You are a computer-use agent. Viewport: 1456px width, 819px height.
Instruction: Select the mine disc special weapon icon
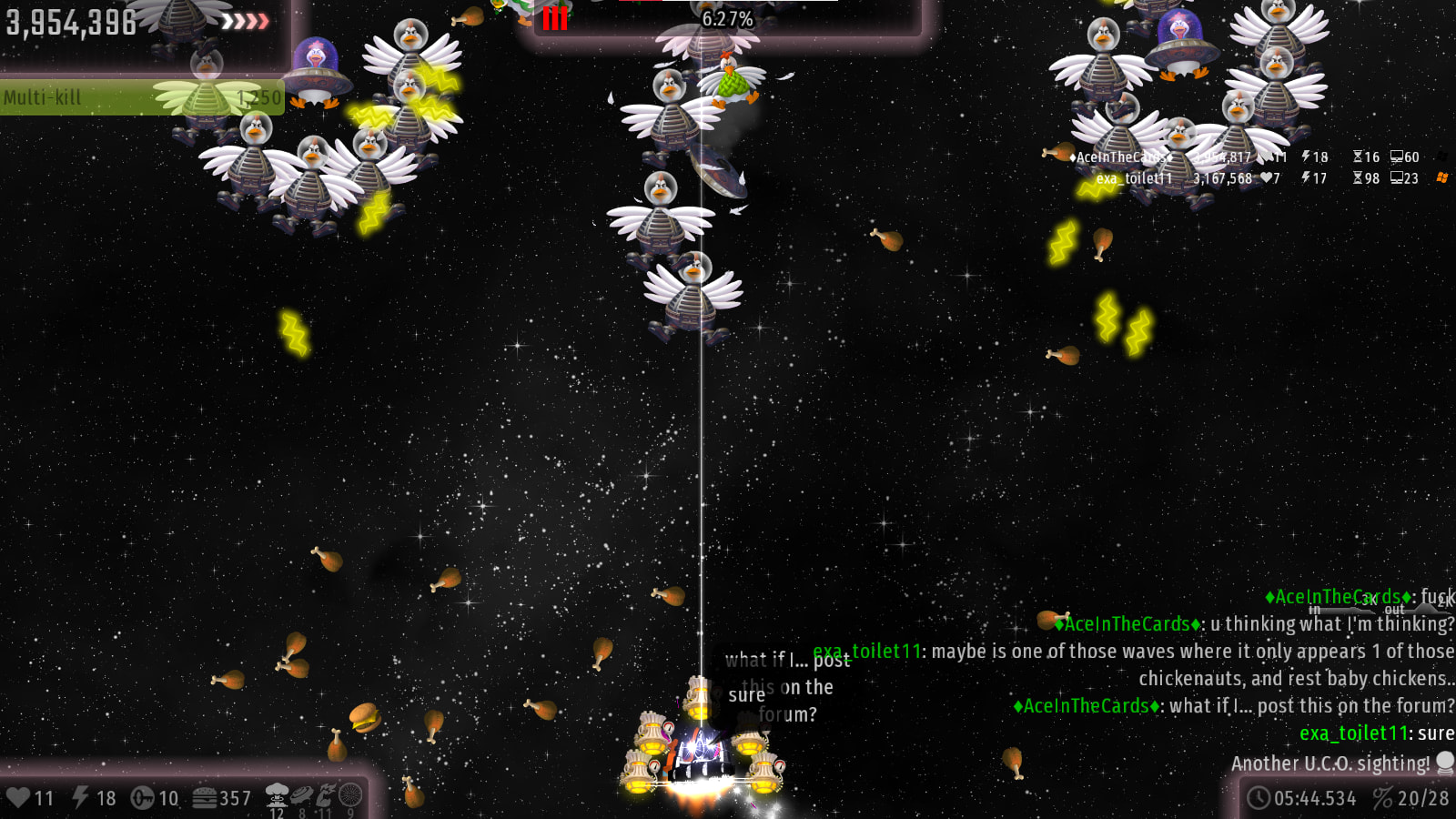pyautogui.click(x=301, y=795)
